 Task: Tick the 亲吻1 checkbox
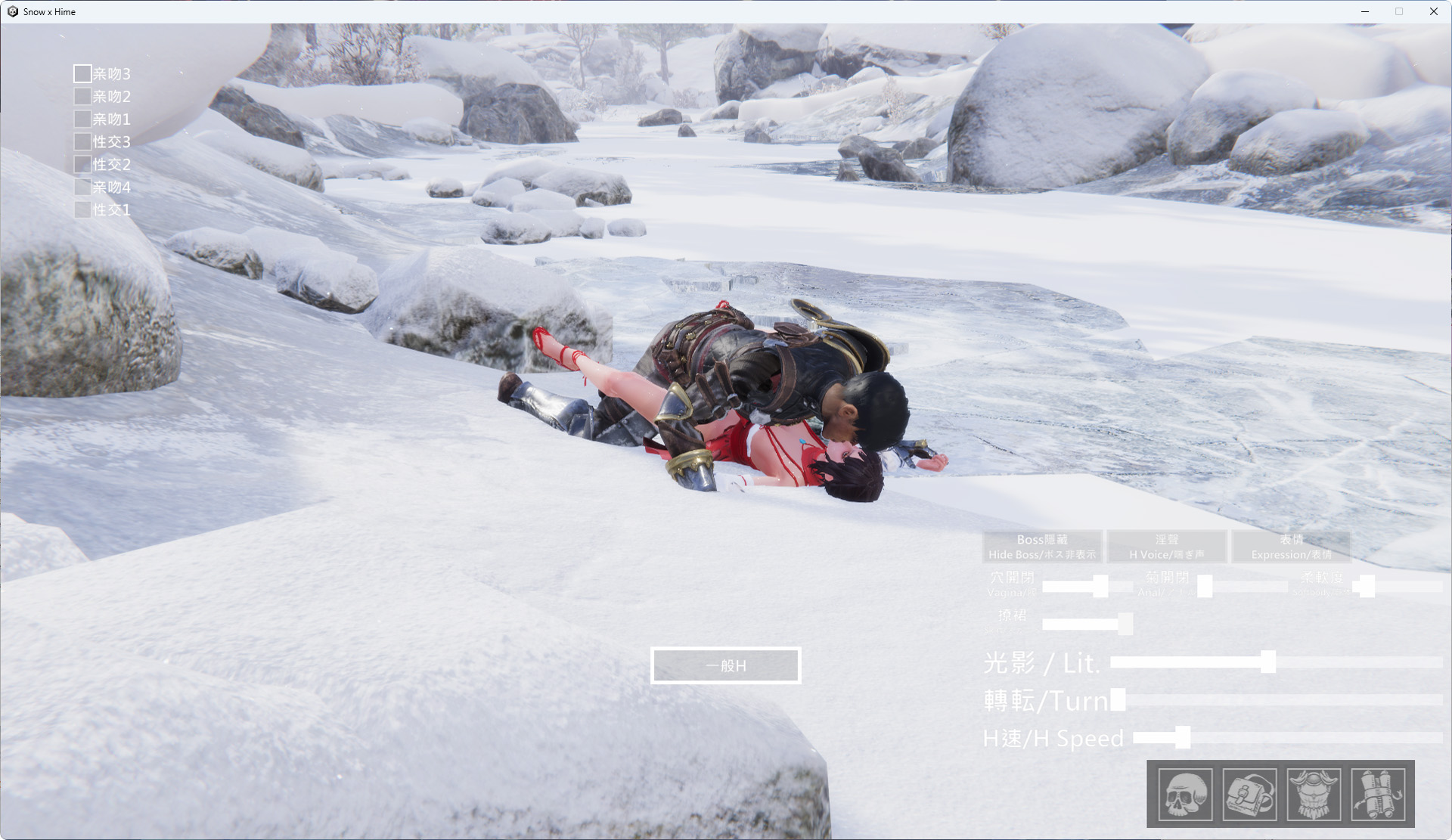pos(82,119)
